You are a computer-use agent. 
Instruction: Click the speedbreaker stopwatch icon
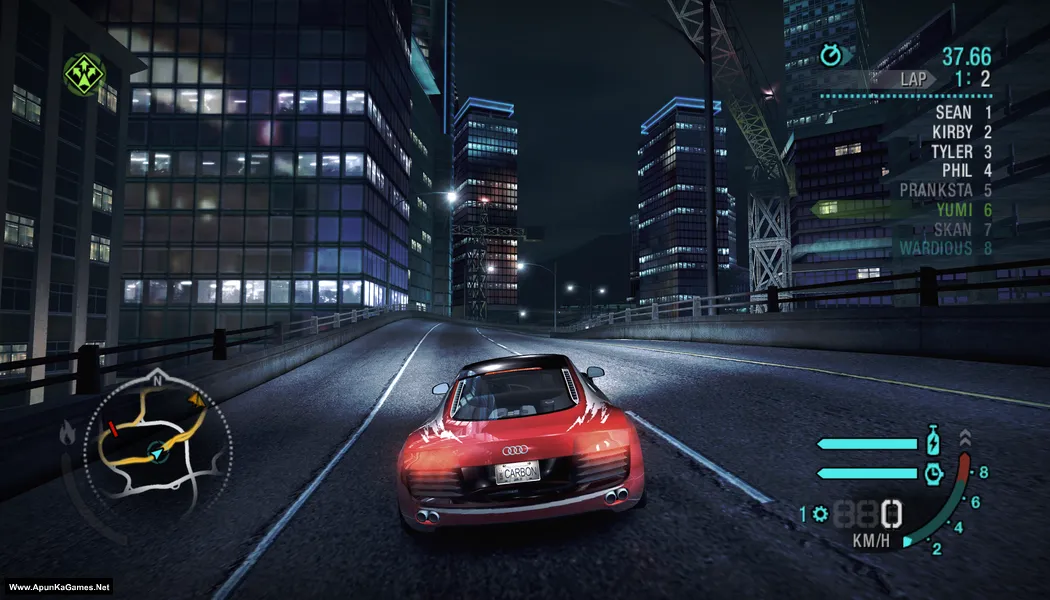click(933, 472)
